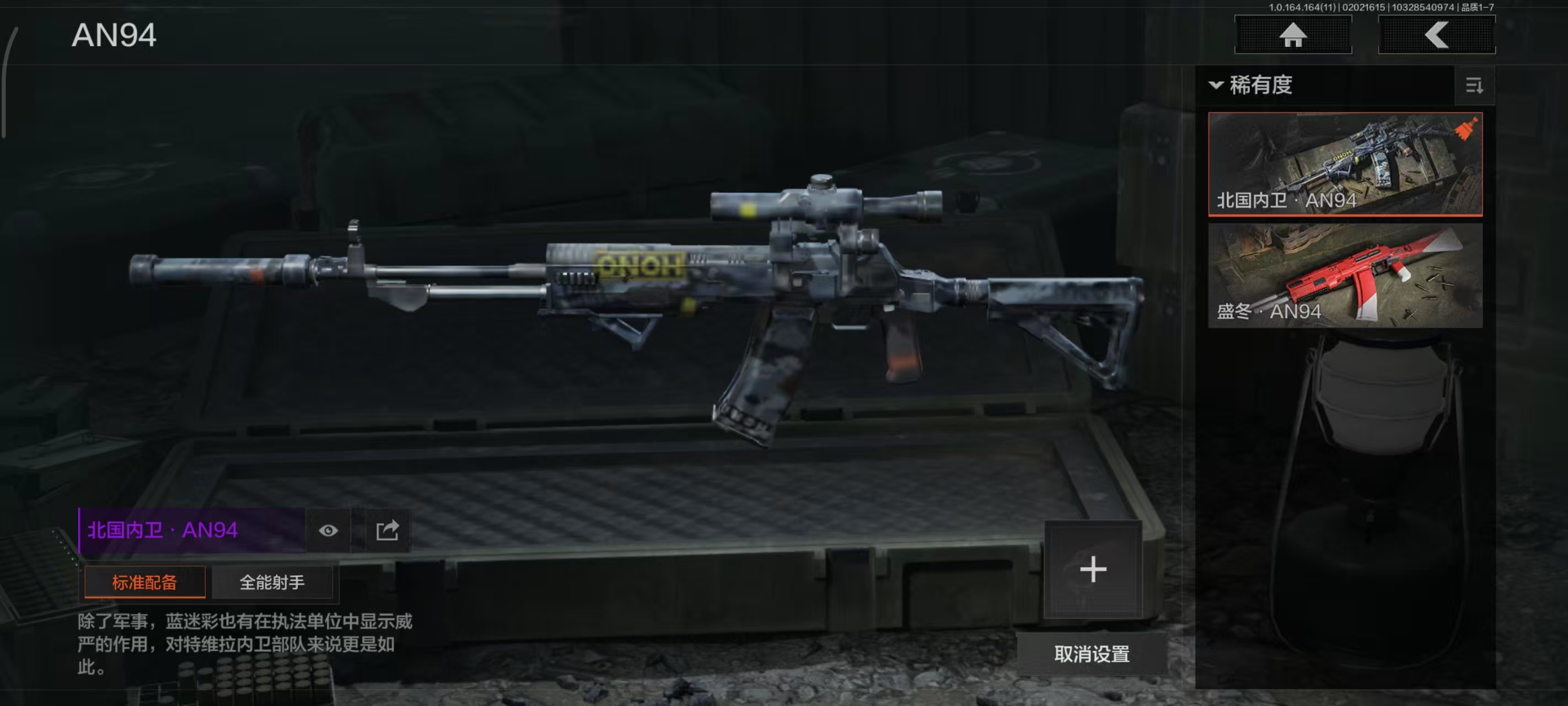
Task: Switch to the 全能射手 tab
Action: [271, 582]
